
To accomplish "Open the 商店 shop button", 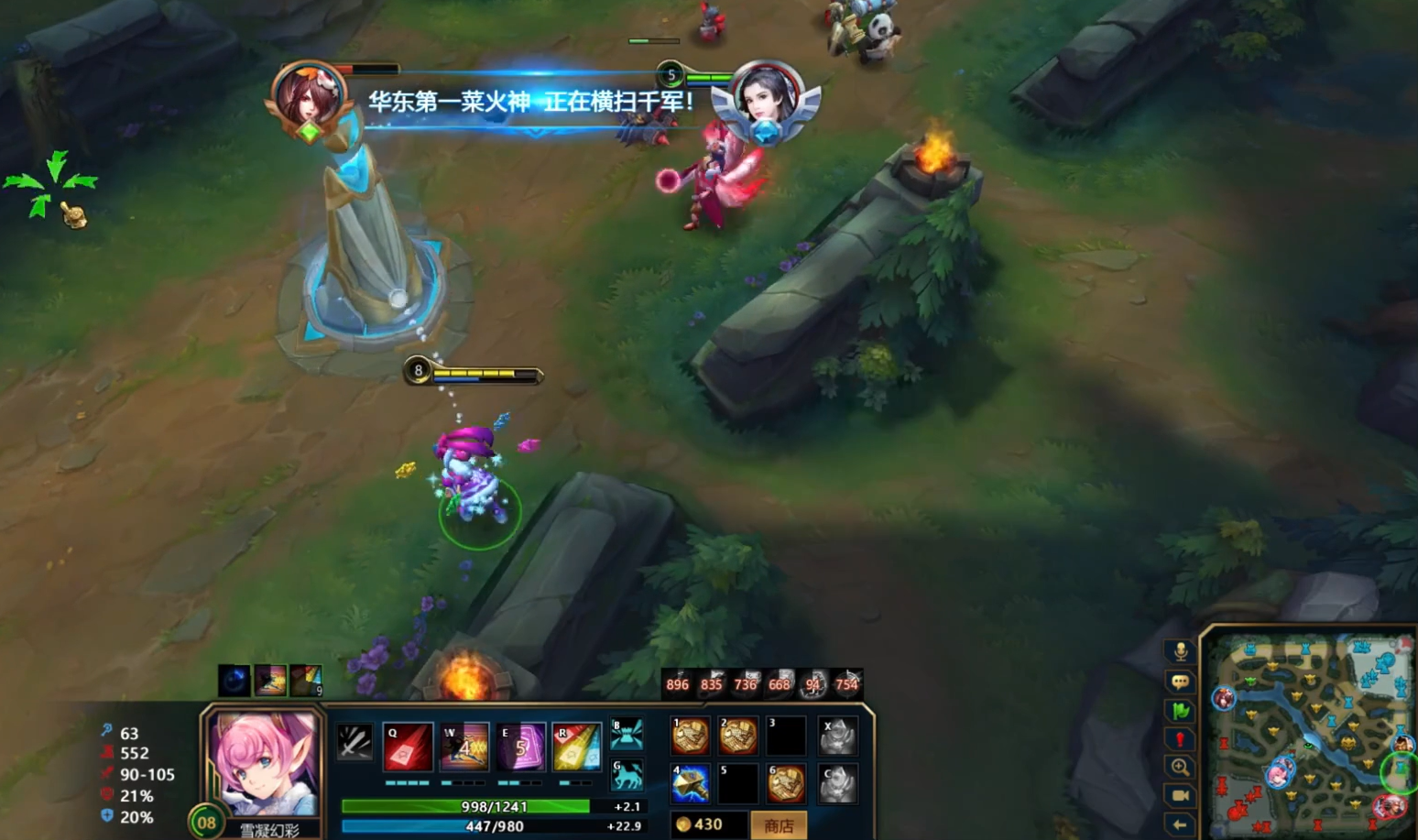I will 779,825.
